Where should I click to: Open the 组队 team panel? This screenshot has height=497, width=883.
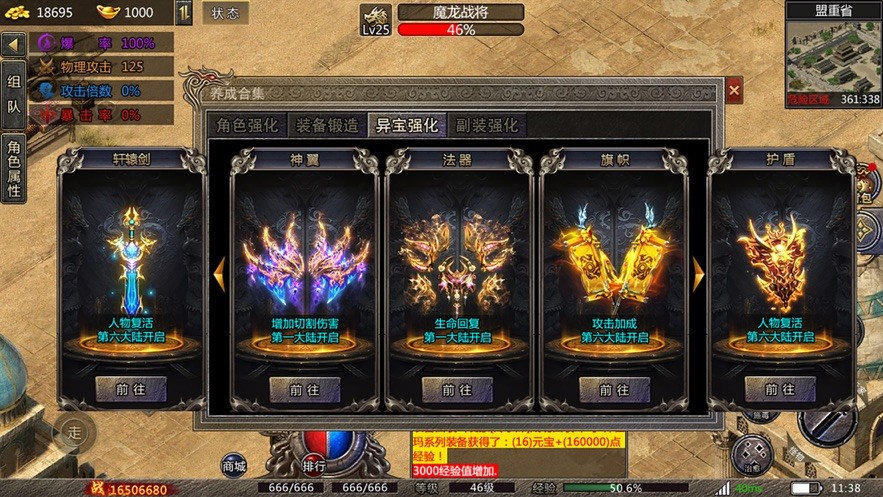click(13, 93)
